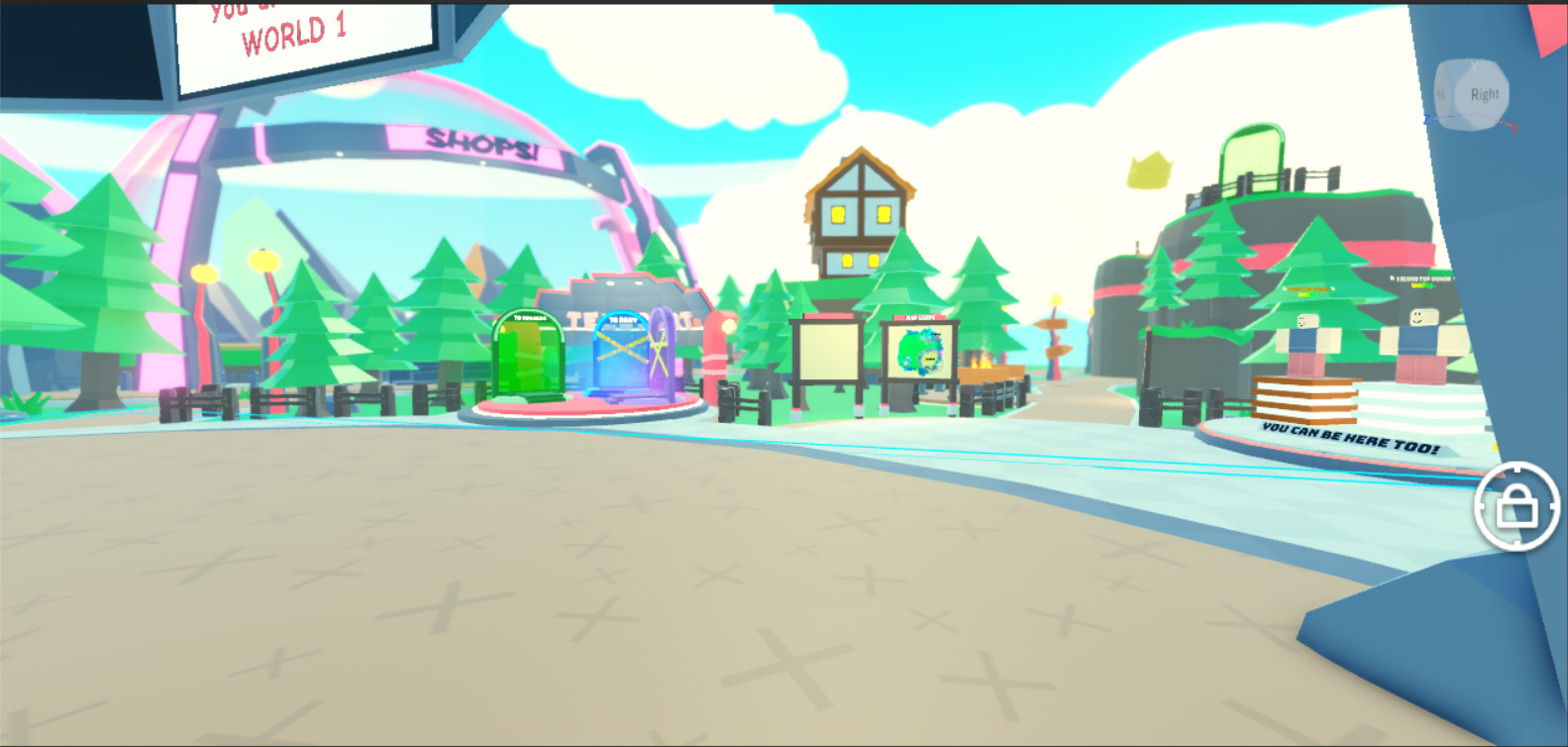1568x747 pixels.
Task: Click the green TO REWARDS portal
Action: pos(529,357)
